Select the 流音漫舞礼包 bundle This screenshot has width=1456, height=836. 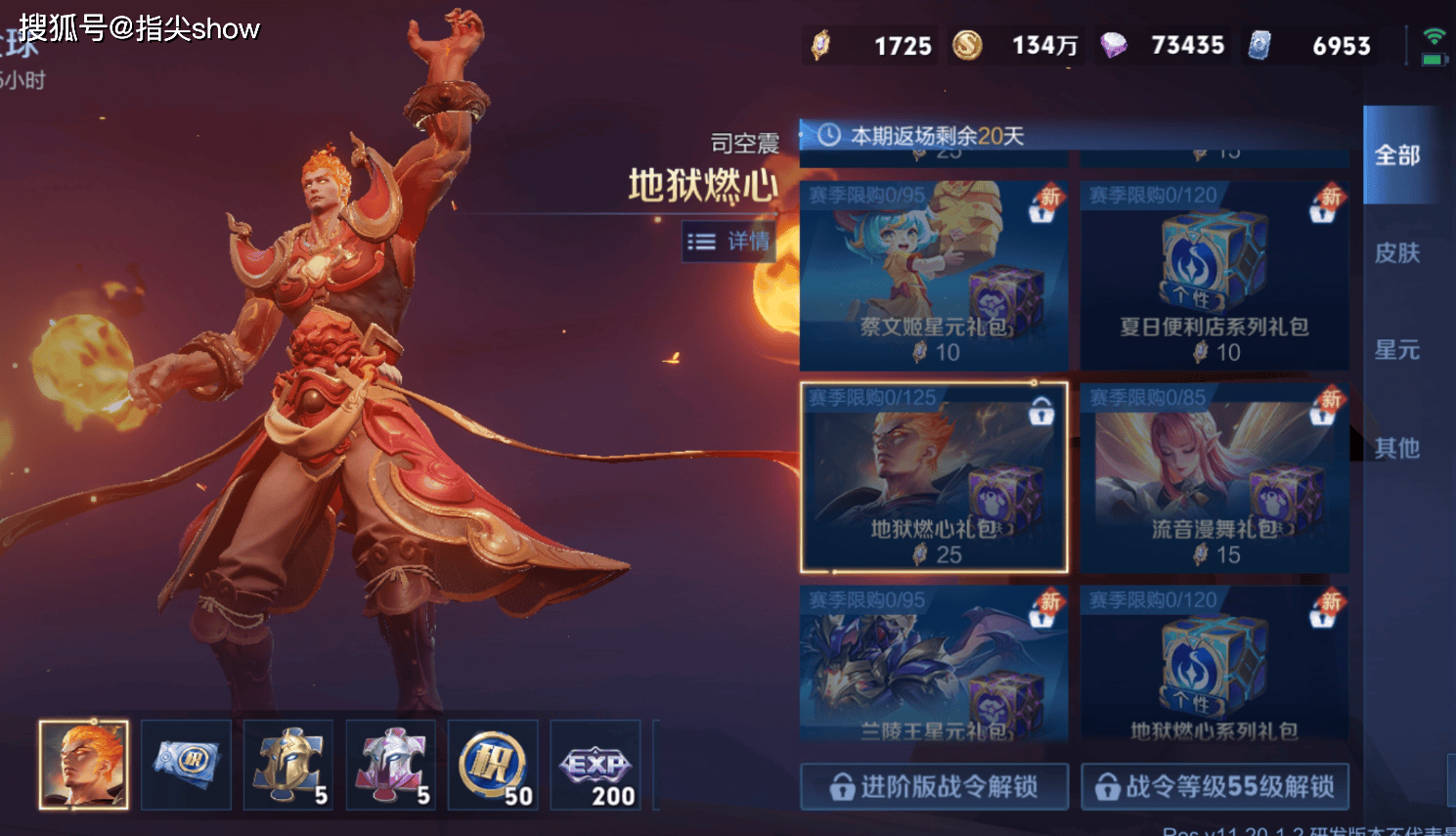[1213, 477]
